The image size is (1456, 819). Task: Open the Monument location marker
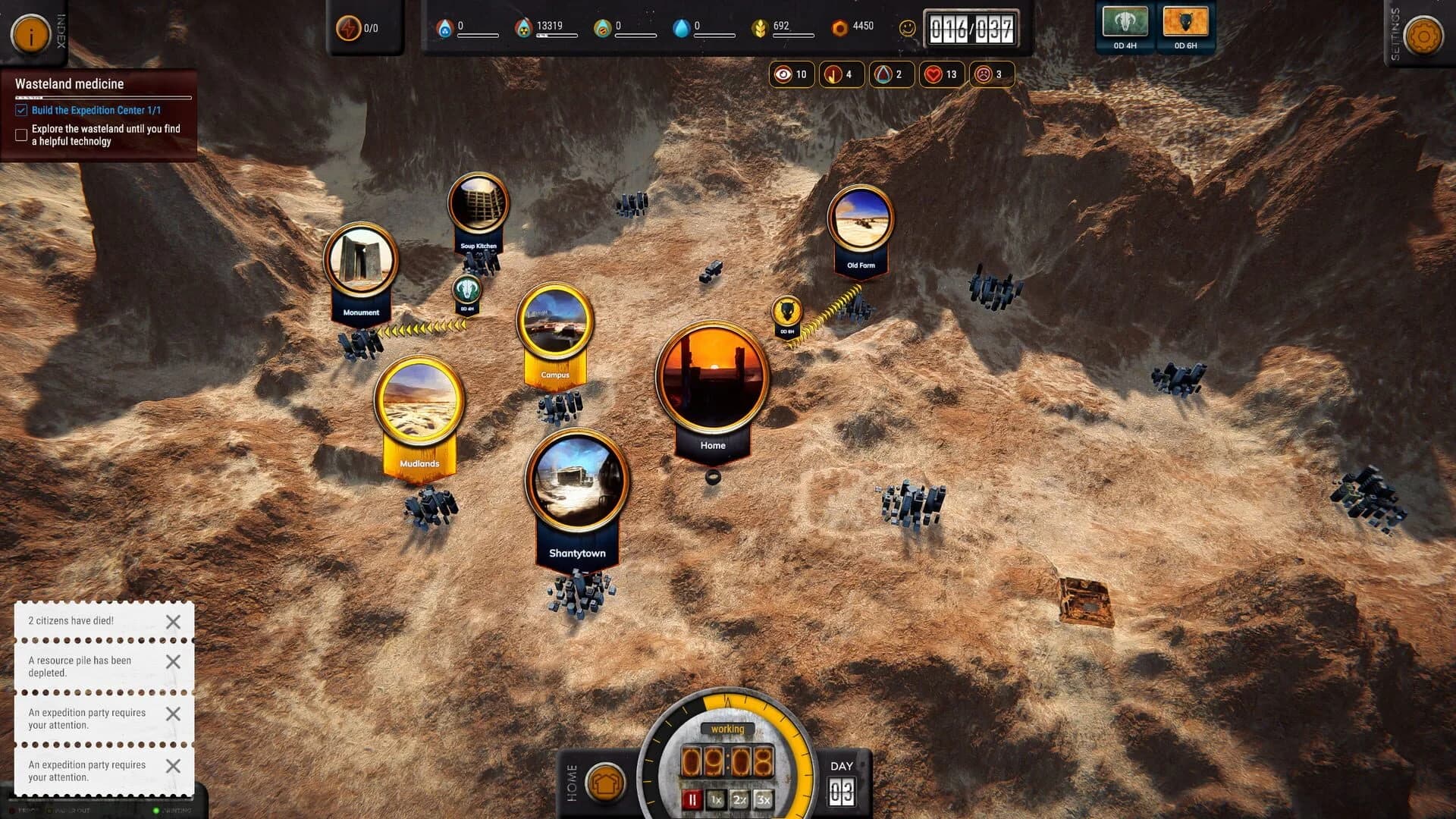360,260
